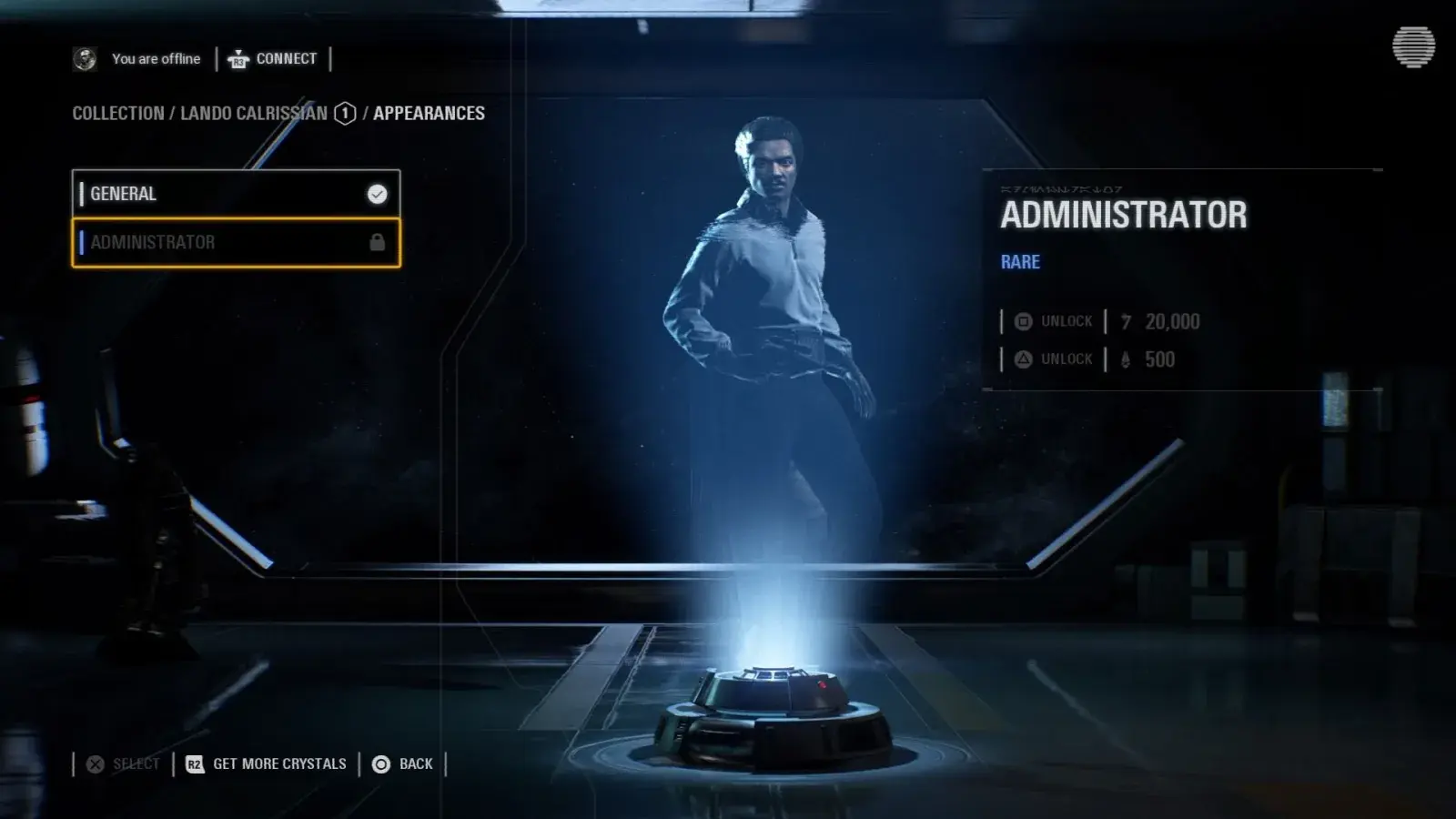The width and height of the screenshot is (1456, 819).
Task: Return to Lando Calrissian breadcrumb page
Action: click(254, 114)
